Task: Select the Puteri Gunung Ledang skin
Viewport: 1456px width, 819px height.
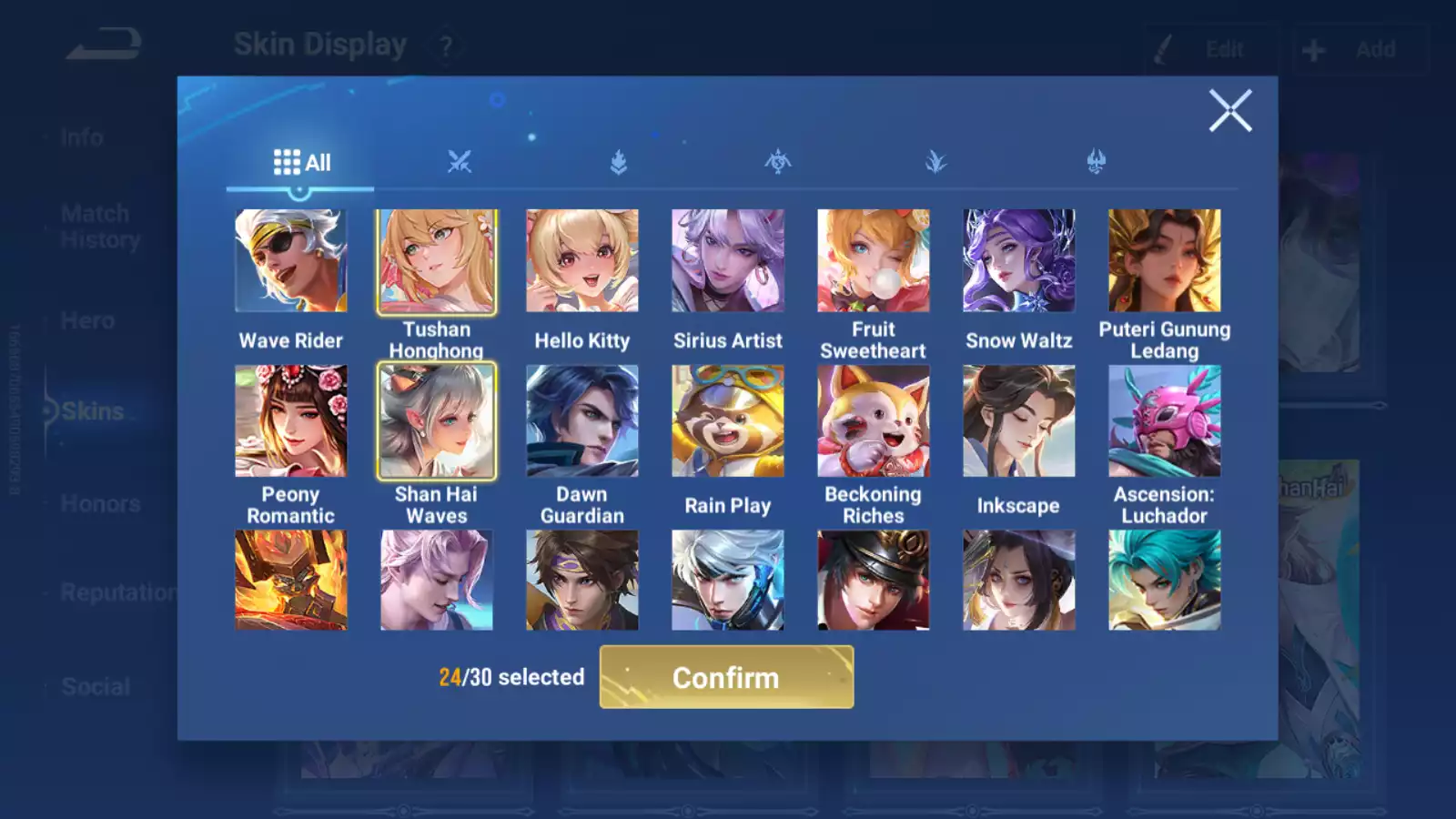Action: coord(1165,261)
